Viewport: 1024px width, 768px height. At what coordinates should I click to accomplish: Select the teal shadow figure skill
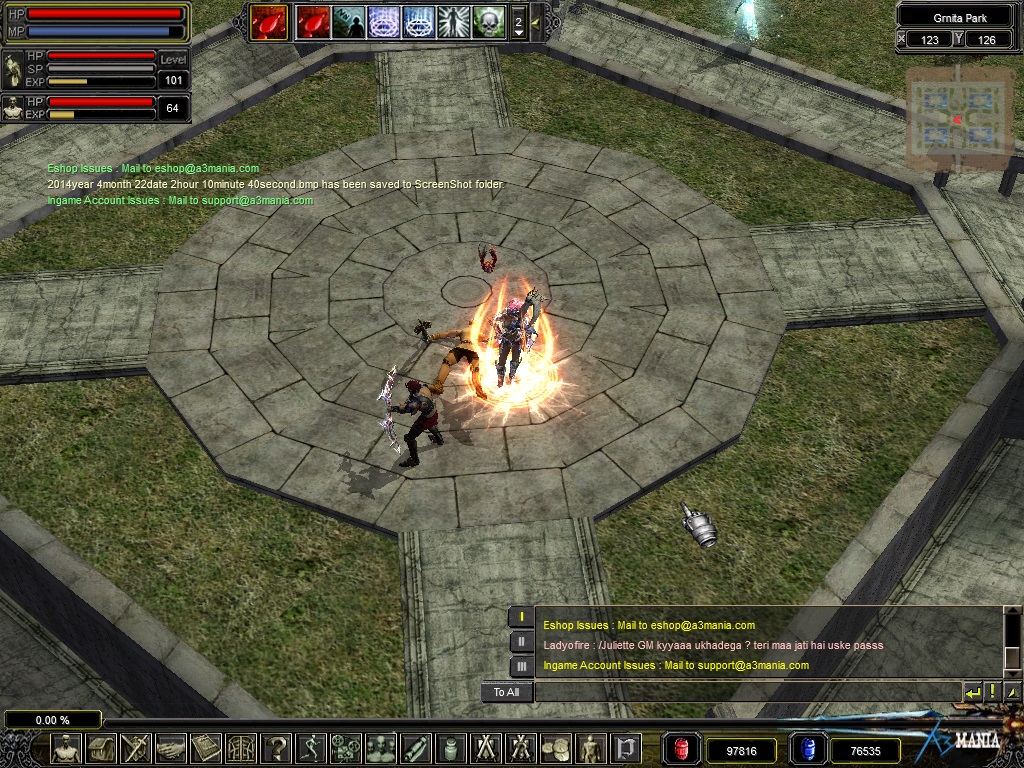pos(349,22)
